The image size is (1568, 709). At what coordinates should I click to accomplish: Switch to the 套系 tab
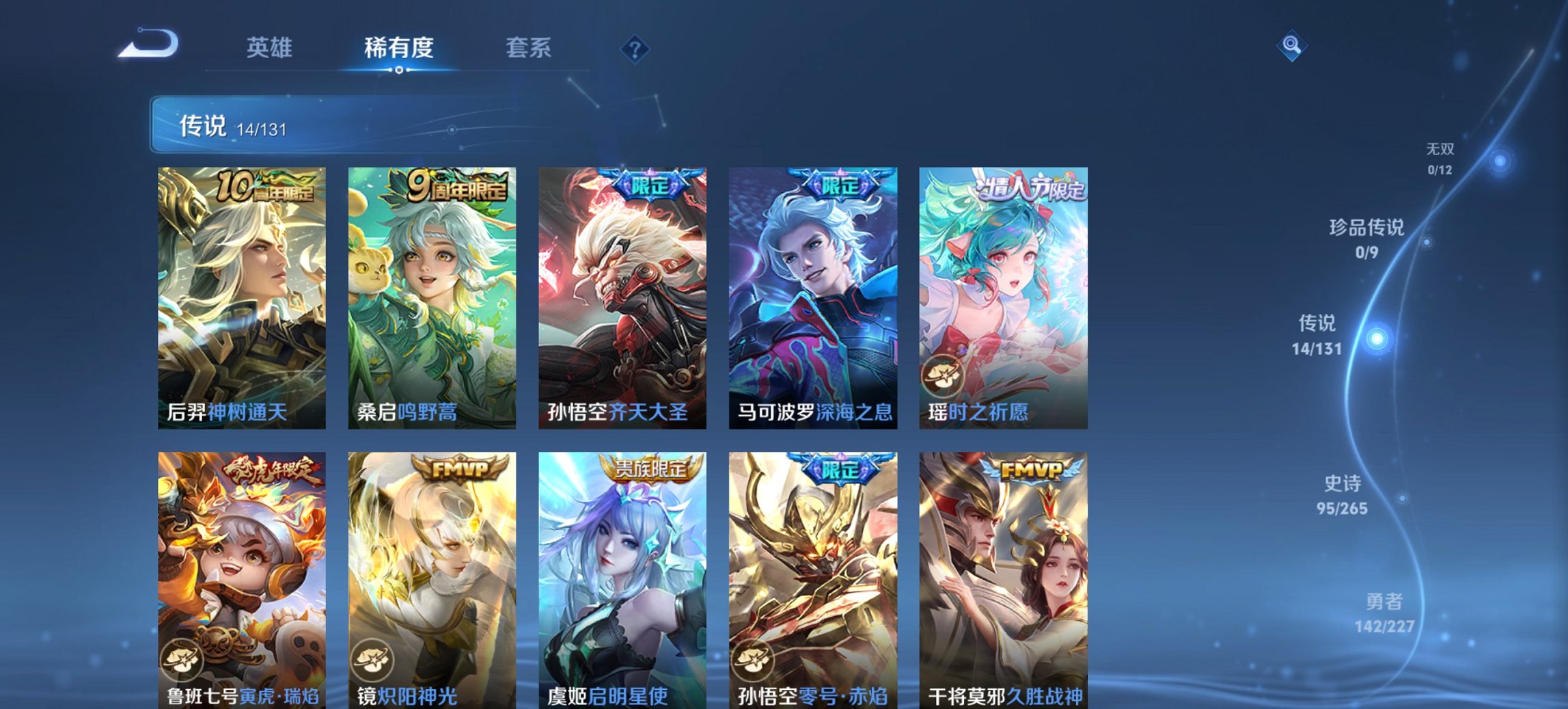tap(528, 48)
